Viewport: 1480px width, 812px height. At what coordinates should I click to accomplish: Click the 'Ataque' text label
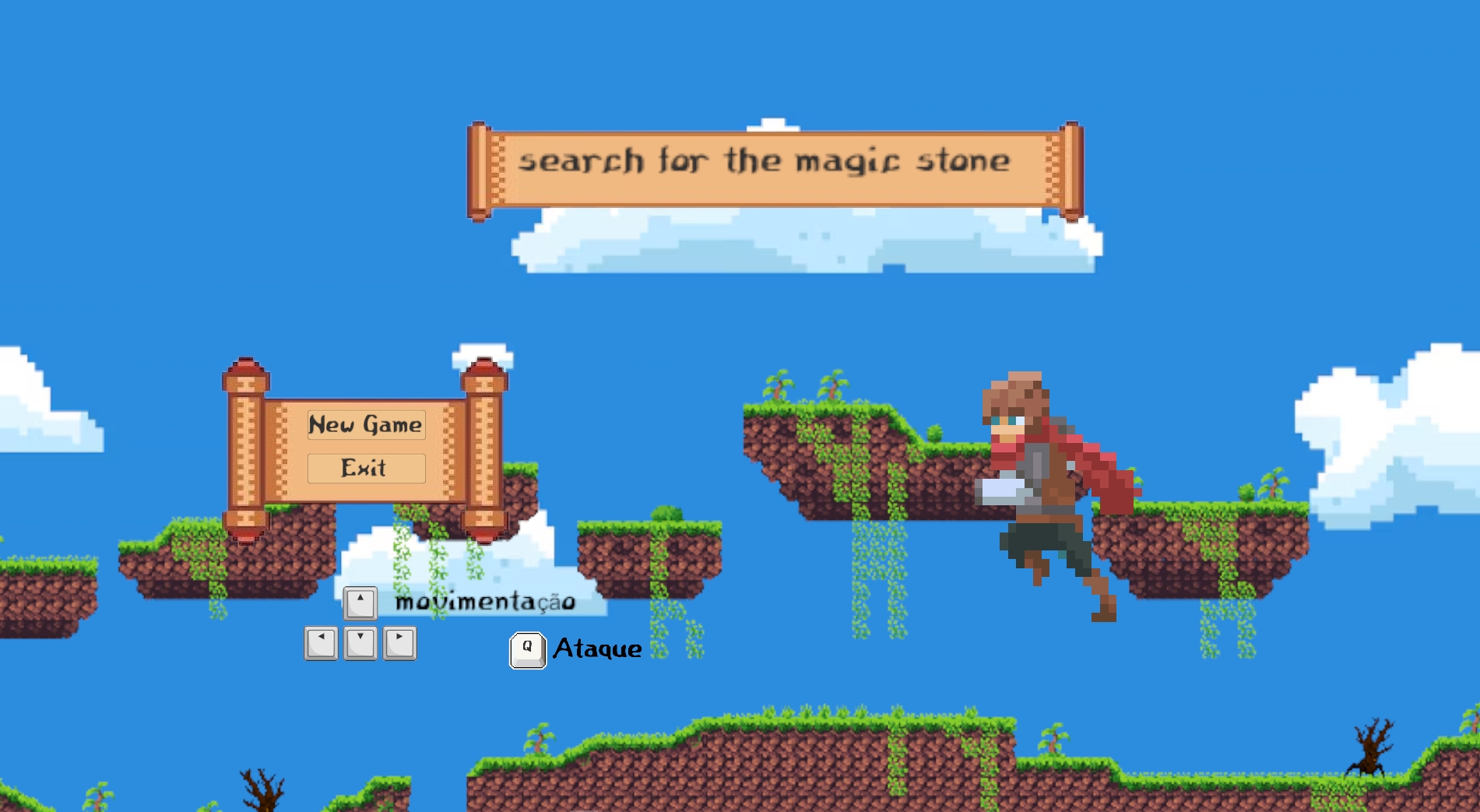pos(596,649)
